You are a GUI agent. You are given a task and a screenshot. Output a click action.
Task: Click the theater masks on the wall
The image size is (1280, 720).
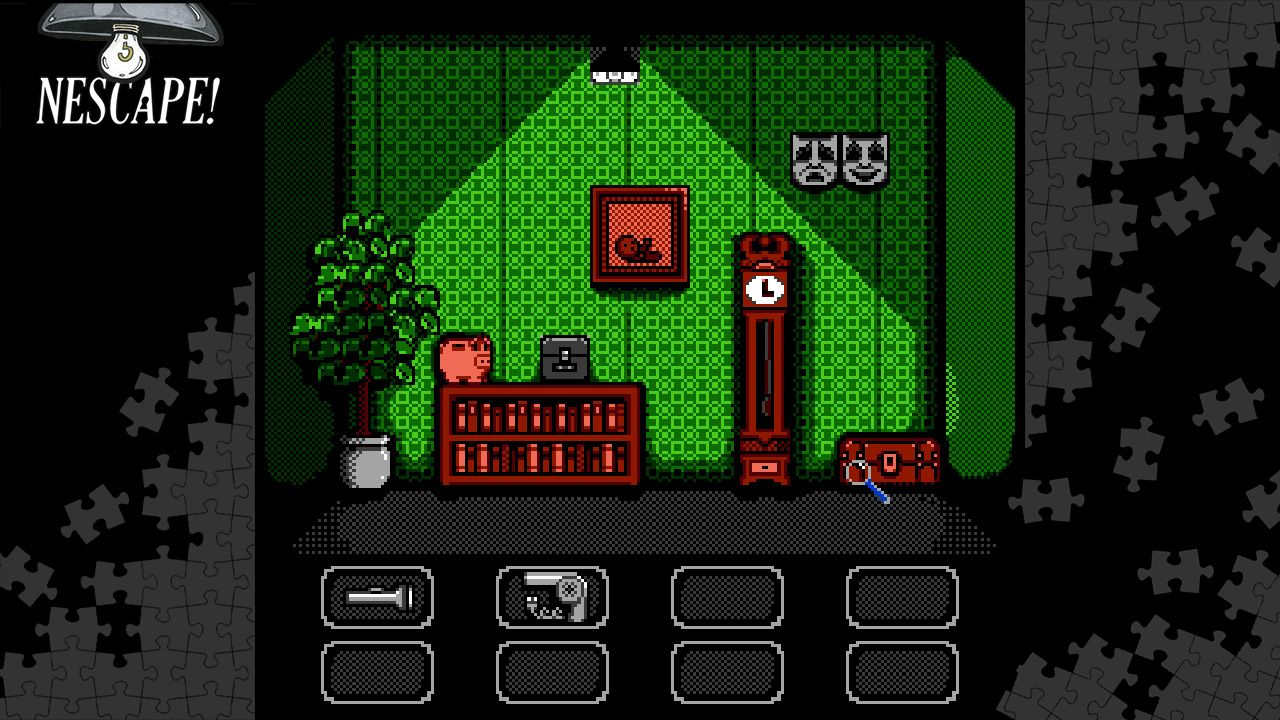coord(838,158)
